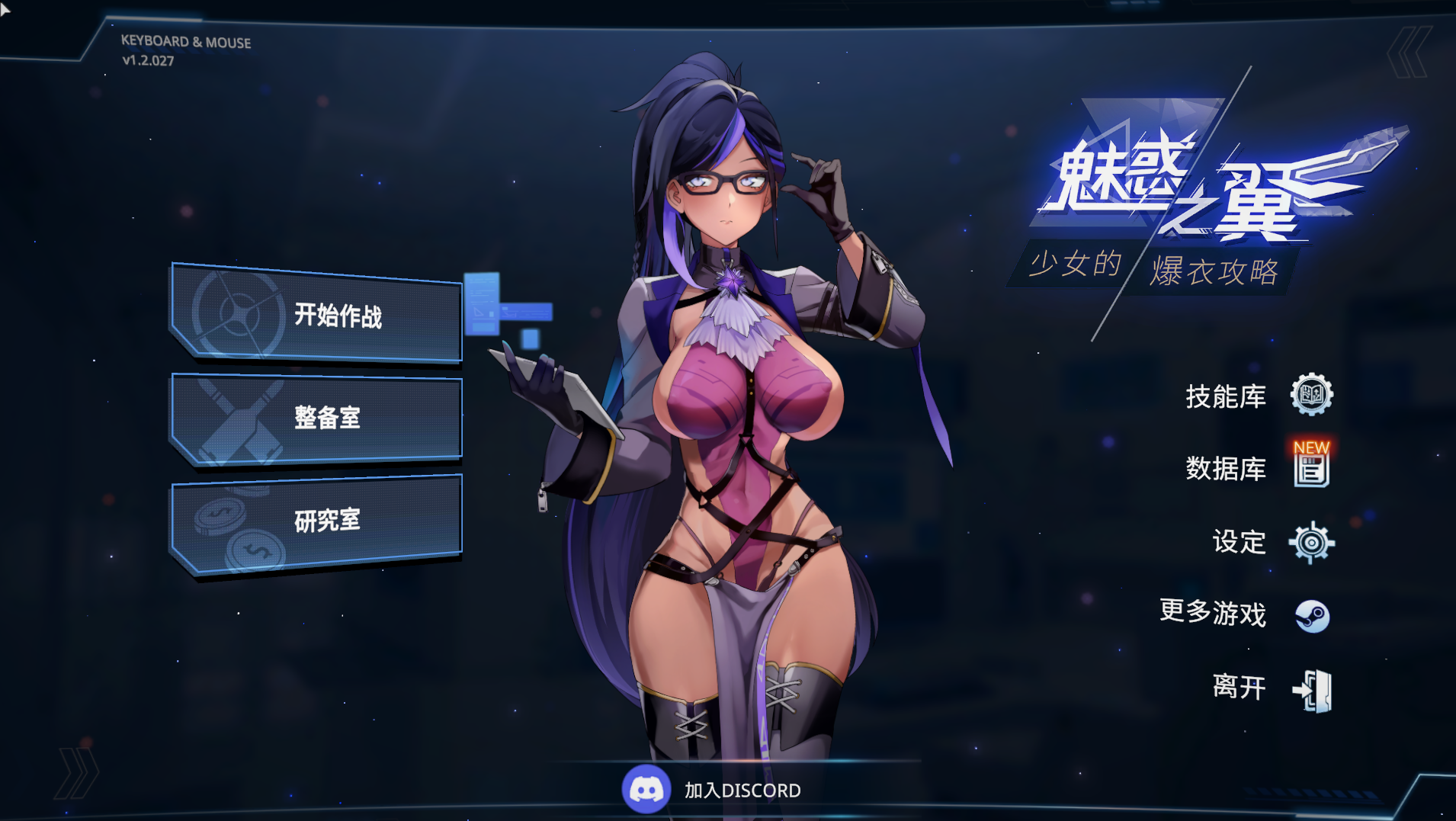The width and height of the screenshot is (1456, 821).
Task: Click the exit door icon
Action: (1313, 691)
